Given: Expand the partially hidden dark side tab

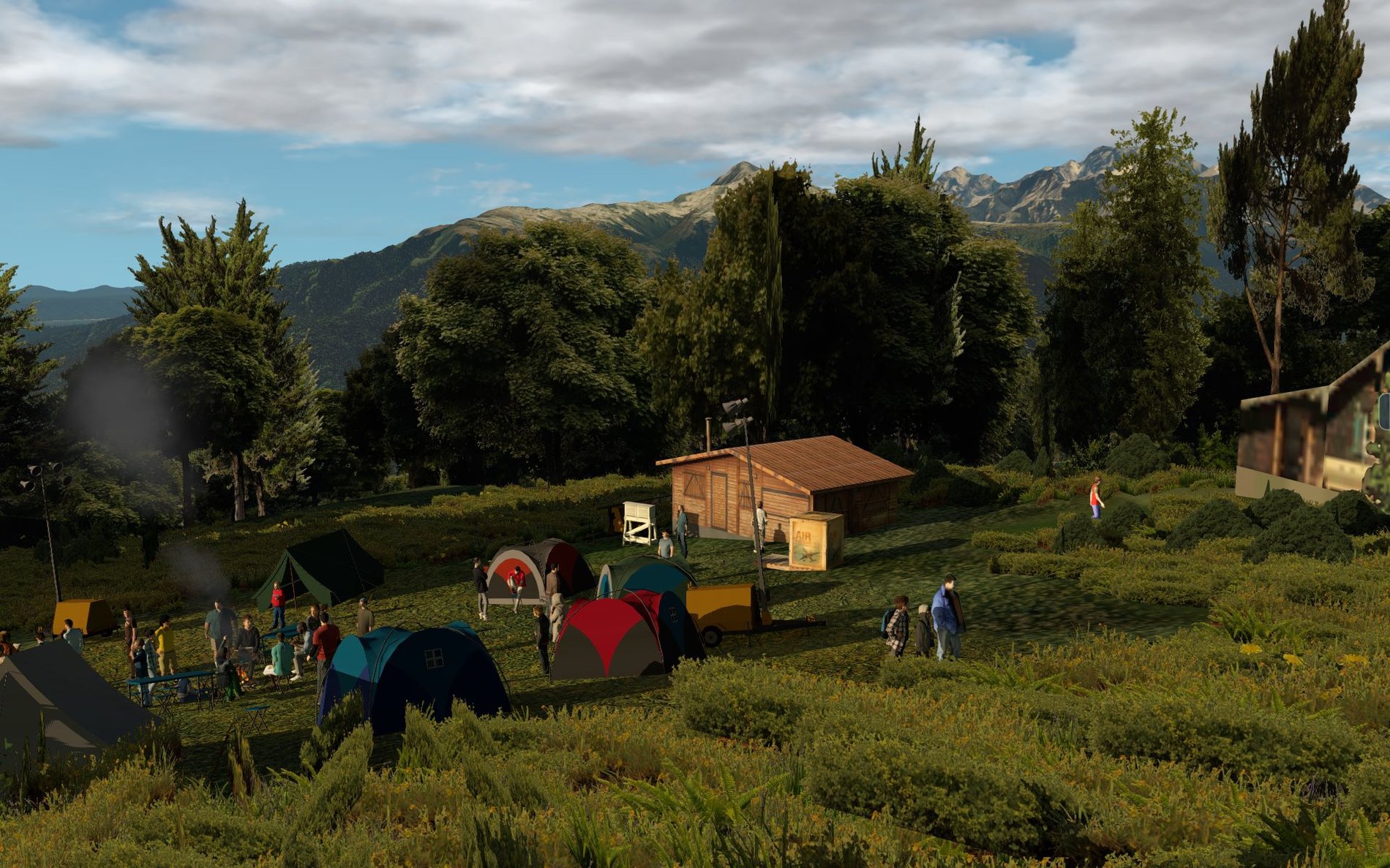Looking at the screenshot, I should (x=1384, y=411).
